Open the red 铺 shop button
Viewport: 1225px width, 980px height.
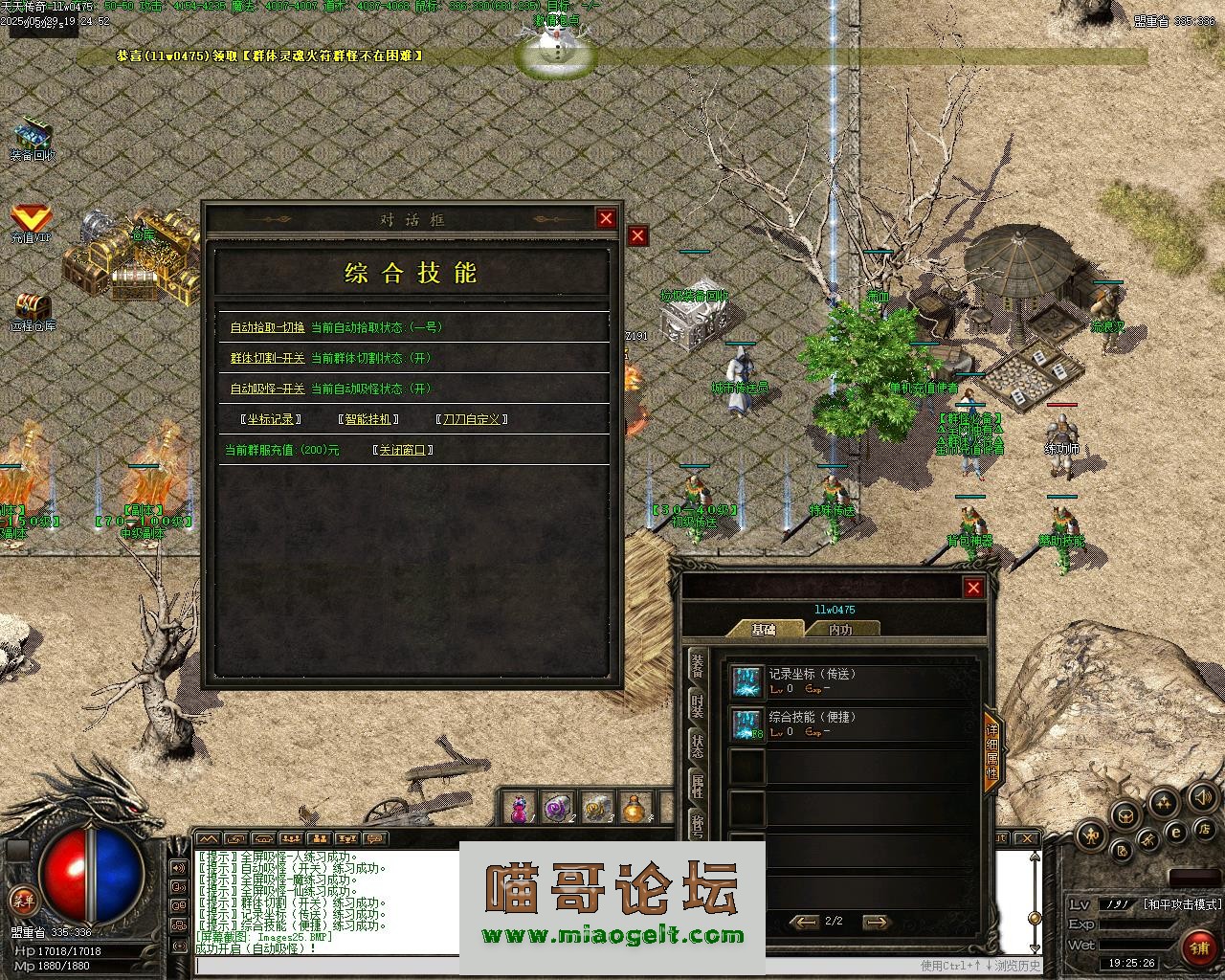click(x=1198, y=948)
